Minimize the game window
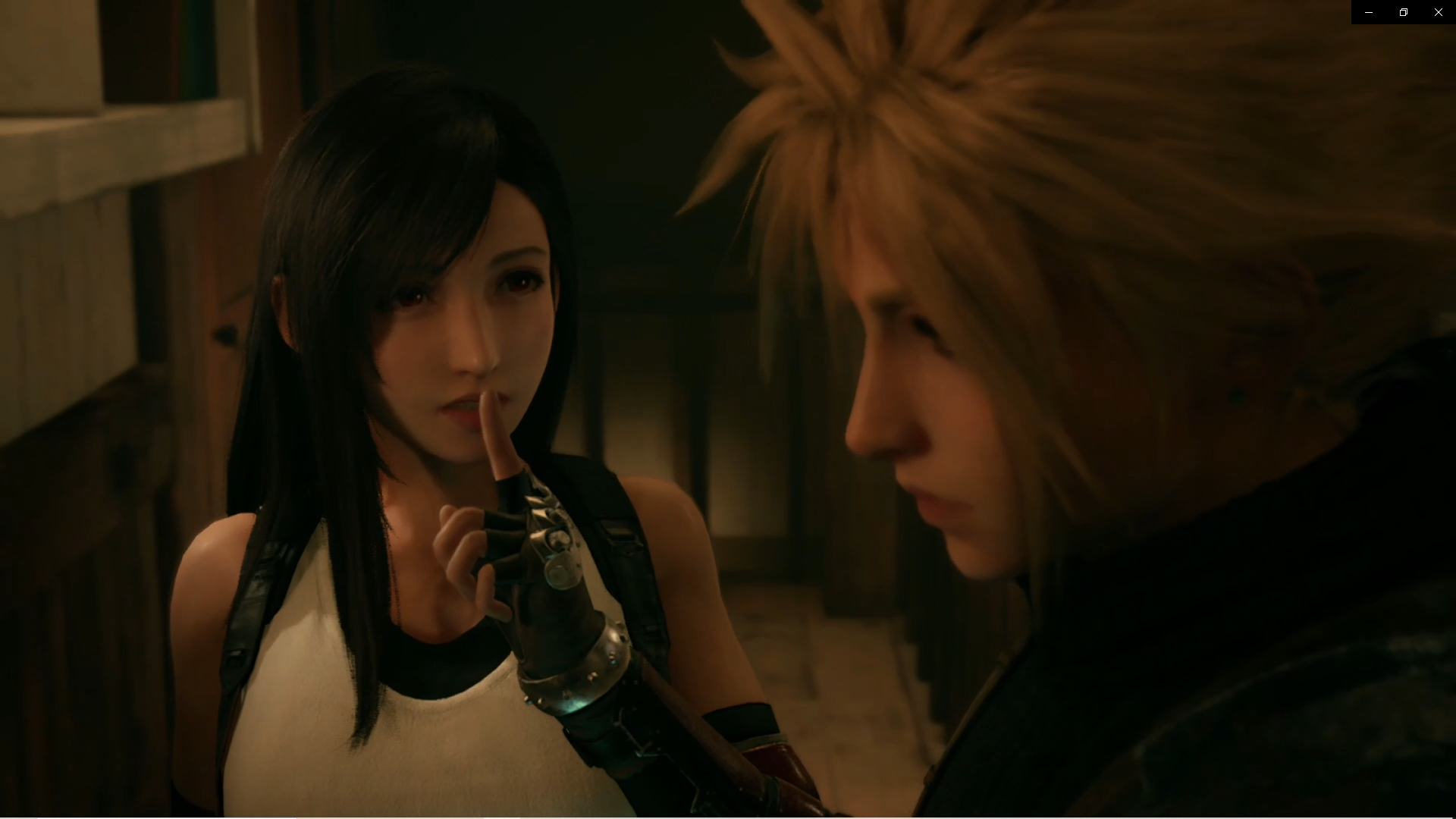 (x=1369, y=12)
